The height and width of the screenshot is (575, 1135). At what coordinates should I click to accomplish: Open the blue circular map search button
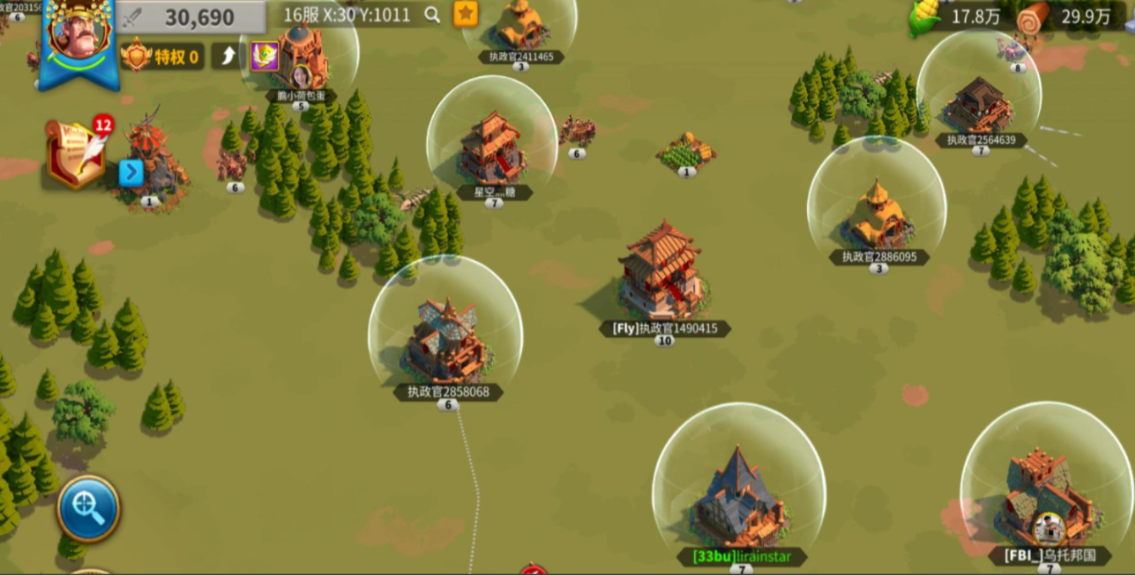[x=88, y=509]
